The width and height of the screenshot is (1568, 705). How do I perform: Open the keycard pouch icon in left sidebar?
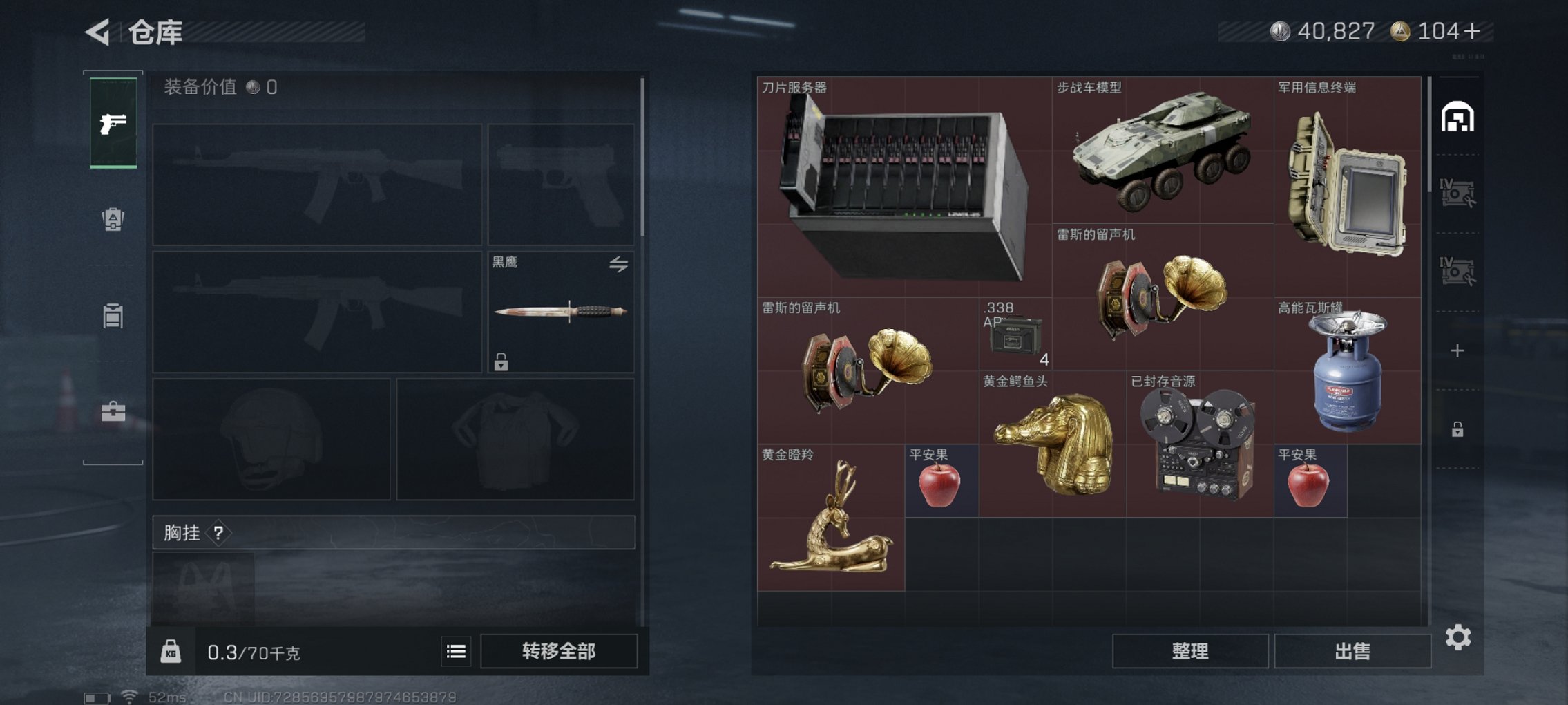tap(115, 220)
